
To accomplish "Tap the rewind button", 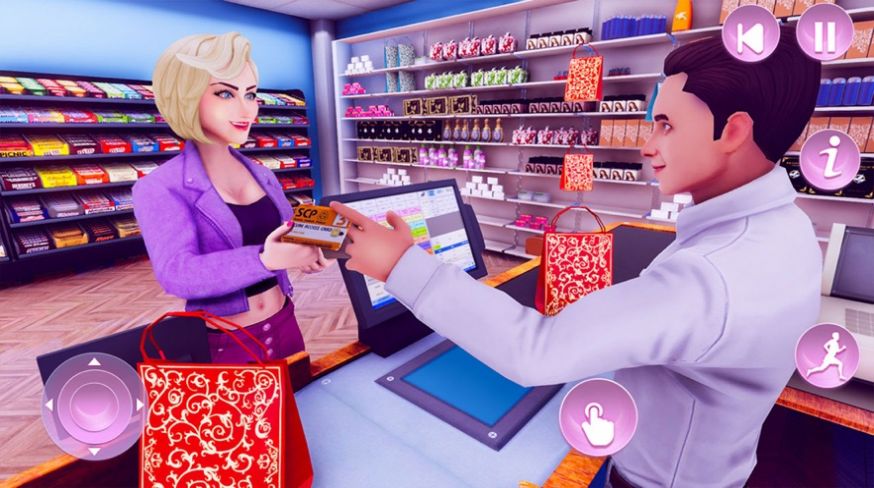I will 751,34.
